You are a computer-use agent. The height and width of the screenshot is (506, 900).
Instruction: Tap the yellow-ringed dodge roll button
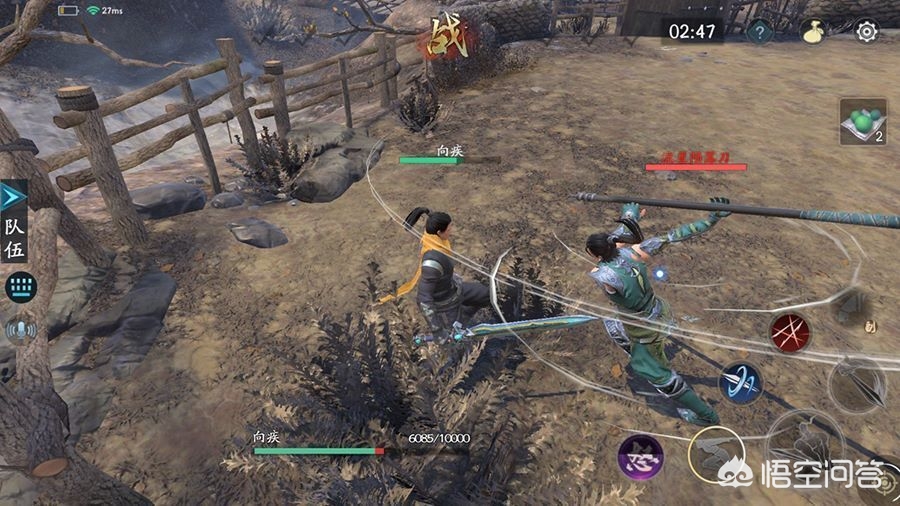pyautogui.click(x=715, y=454)
